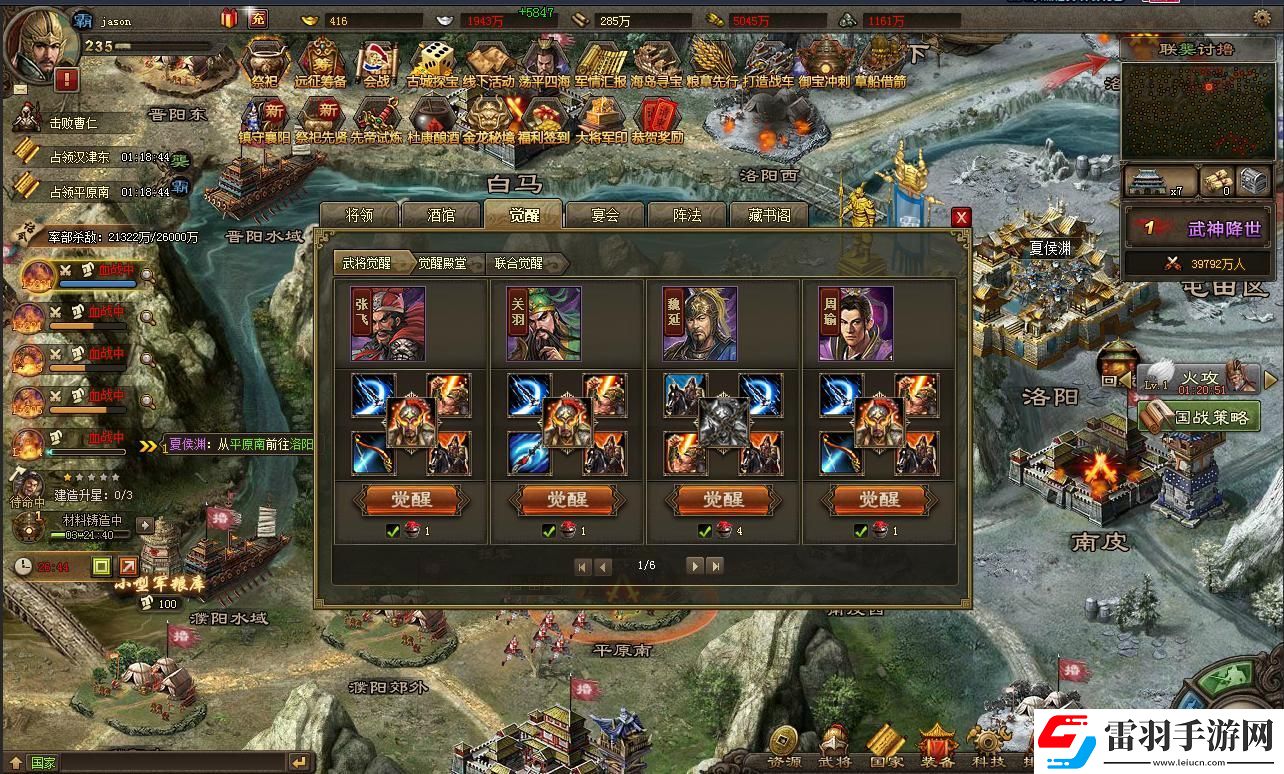Screen dimensions: 1284x774
Task: Switch to the 觉醒殿堂 sub-tab
Action: tap(442, 263)
